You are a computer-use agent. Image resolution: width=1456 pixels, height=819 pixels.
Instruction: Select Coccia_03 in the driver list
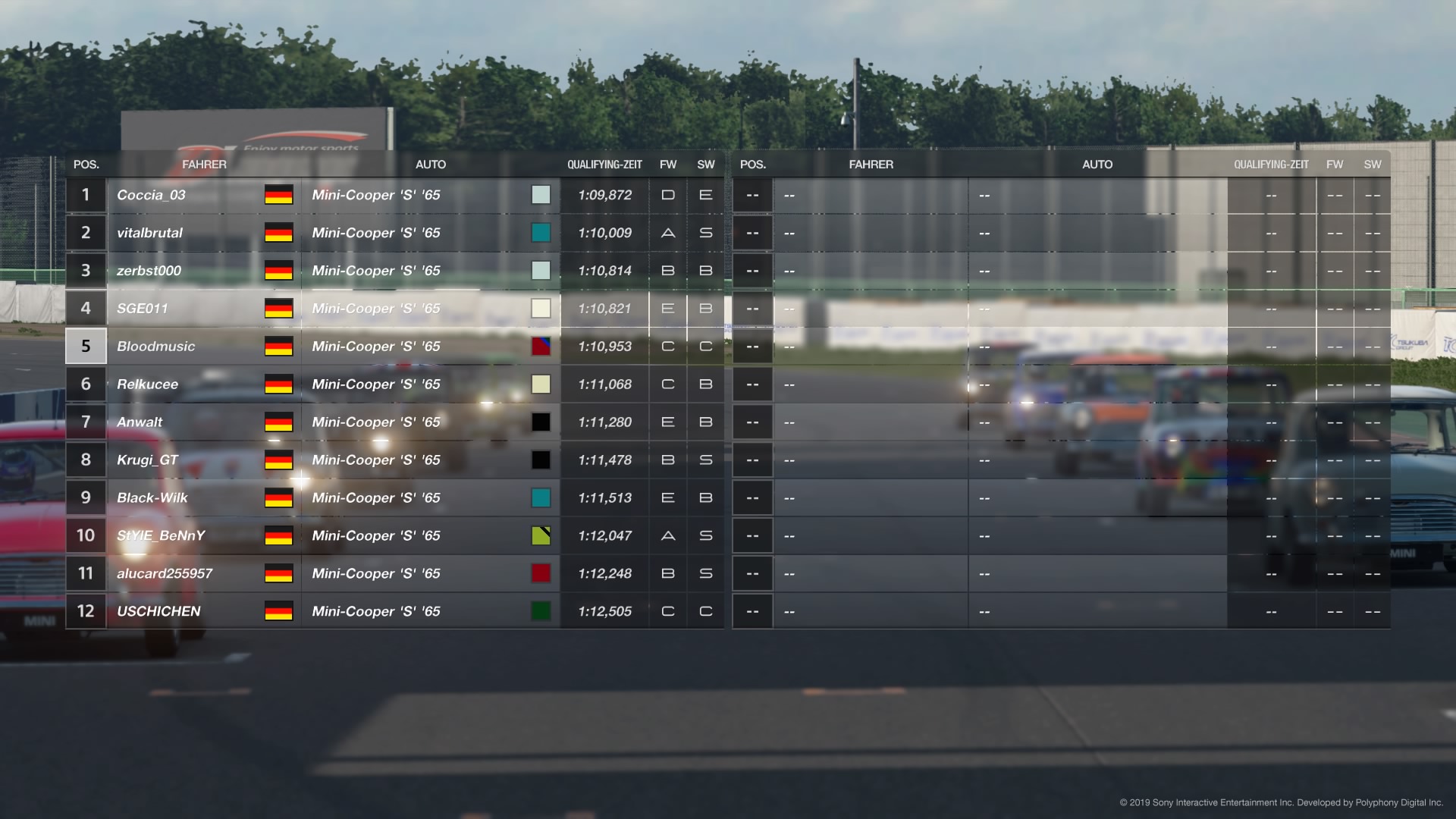pyautogui.click(x=152, y=195)
